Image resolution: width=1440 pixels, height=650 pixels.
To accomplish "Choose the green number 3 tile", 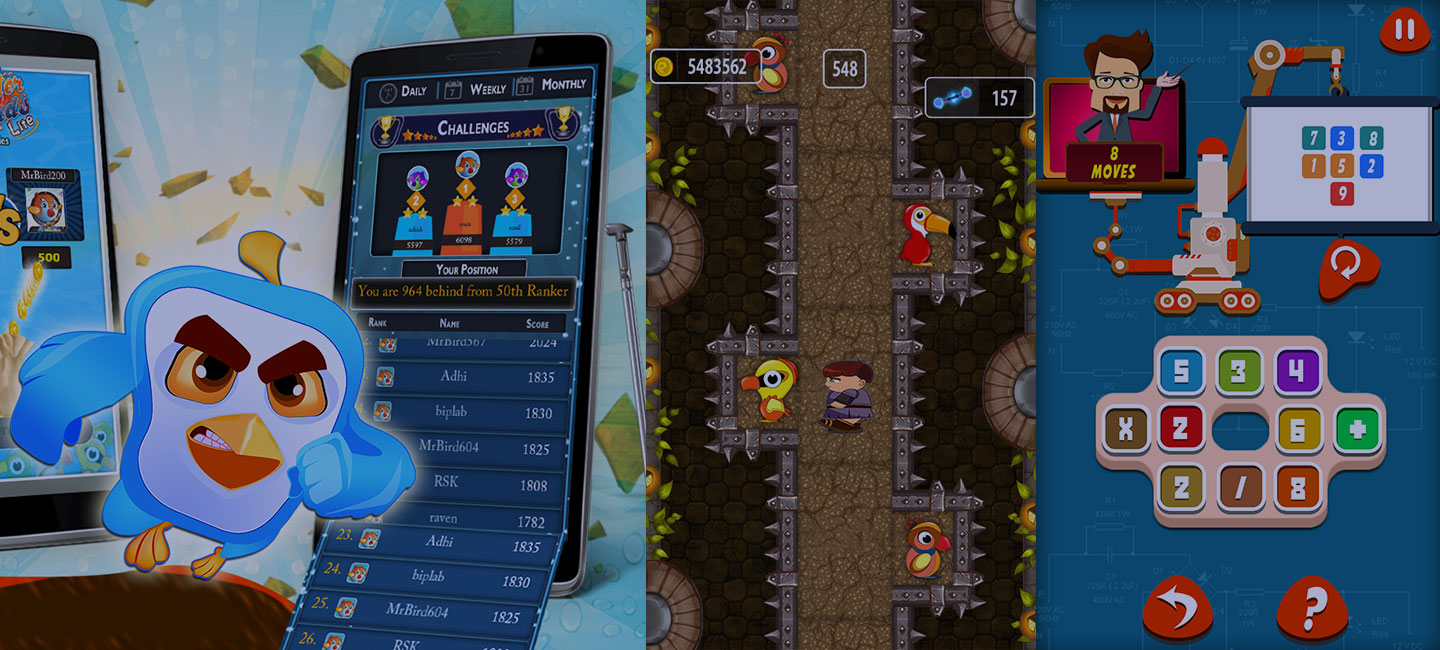I will [1239, 372].
